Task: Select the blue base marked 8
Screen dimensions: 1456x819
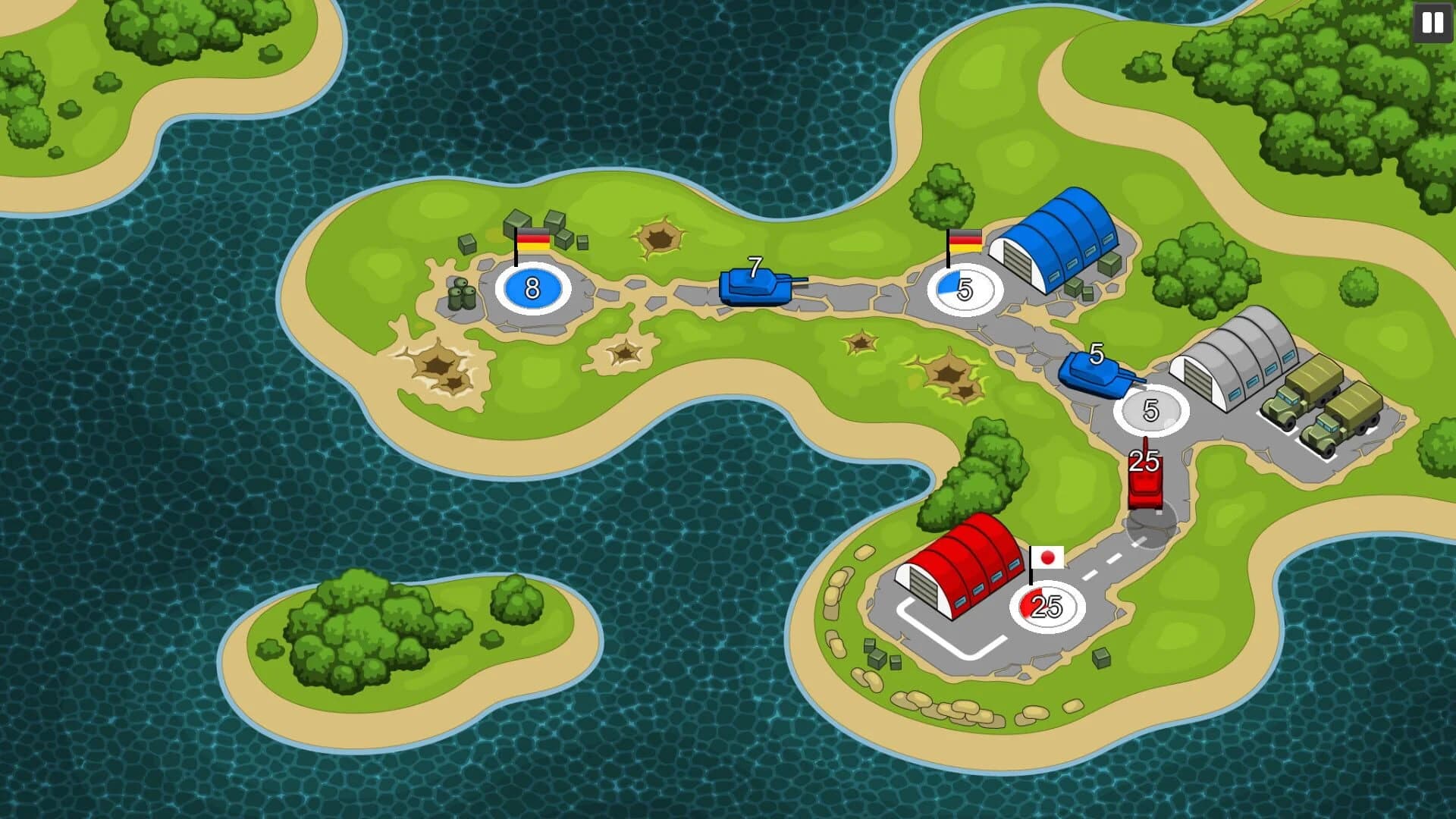Action: coord(532,288)
